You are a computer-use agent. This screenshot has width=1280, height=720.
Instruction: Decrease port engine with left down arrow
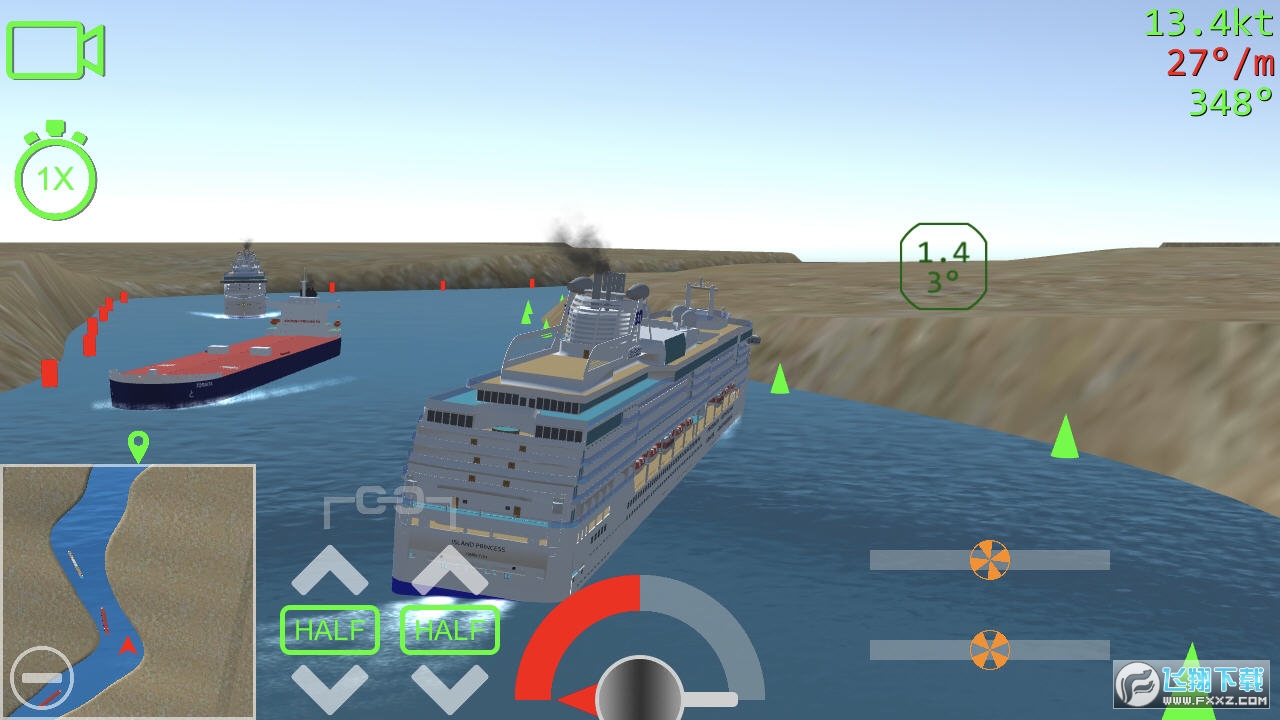(330, 686)
